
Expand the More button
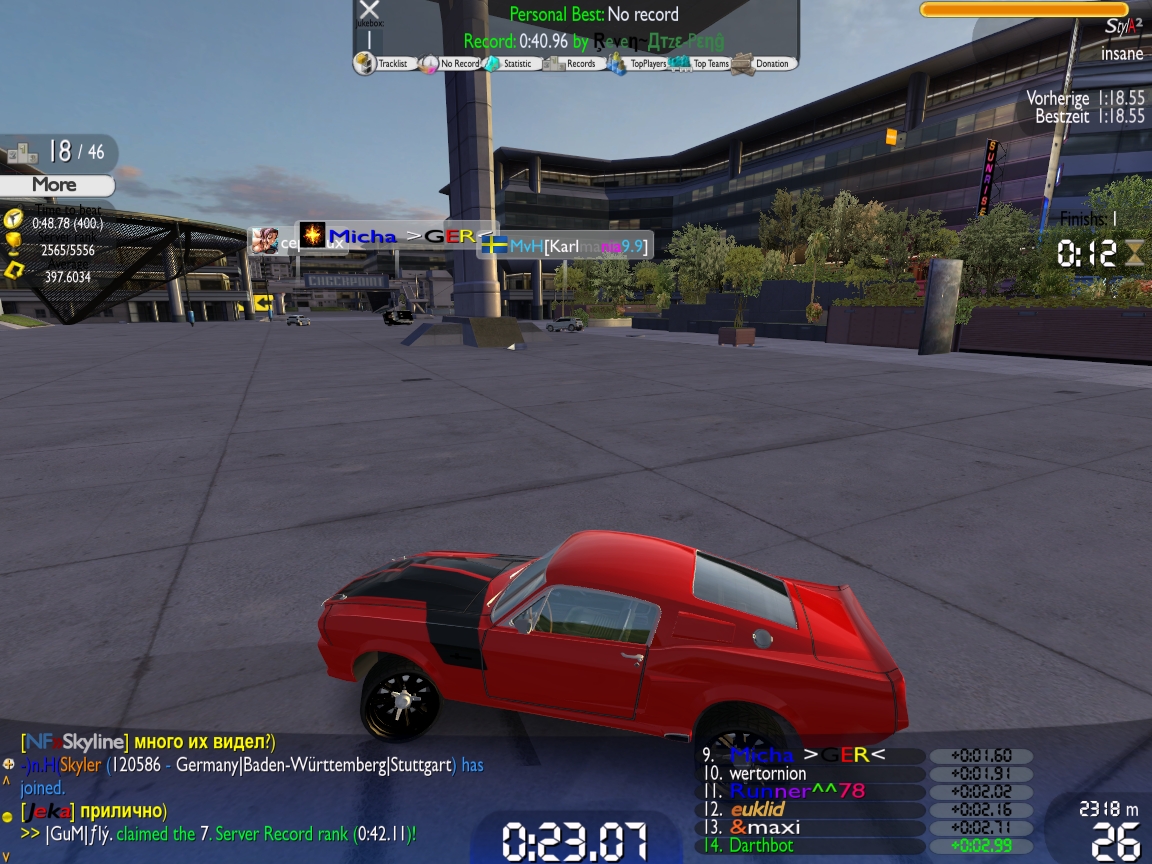tap(55, 185)
